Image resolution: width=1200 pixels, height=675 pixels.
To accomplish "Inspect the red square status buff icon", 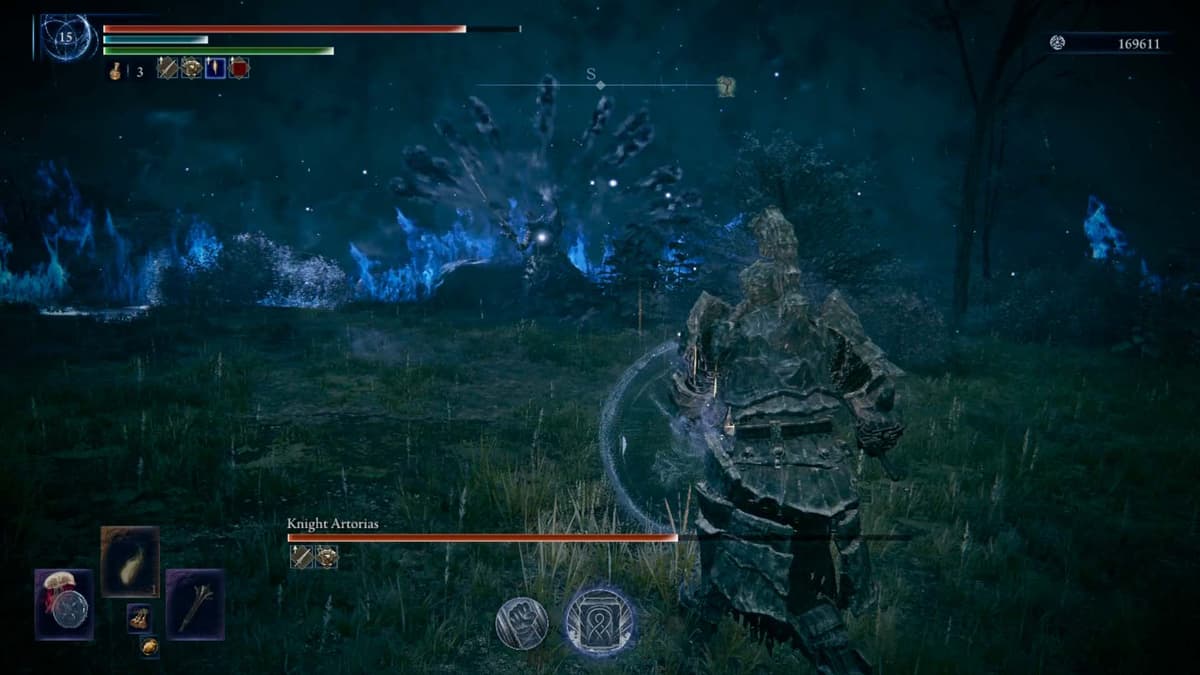I will [239, 68].
